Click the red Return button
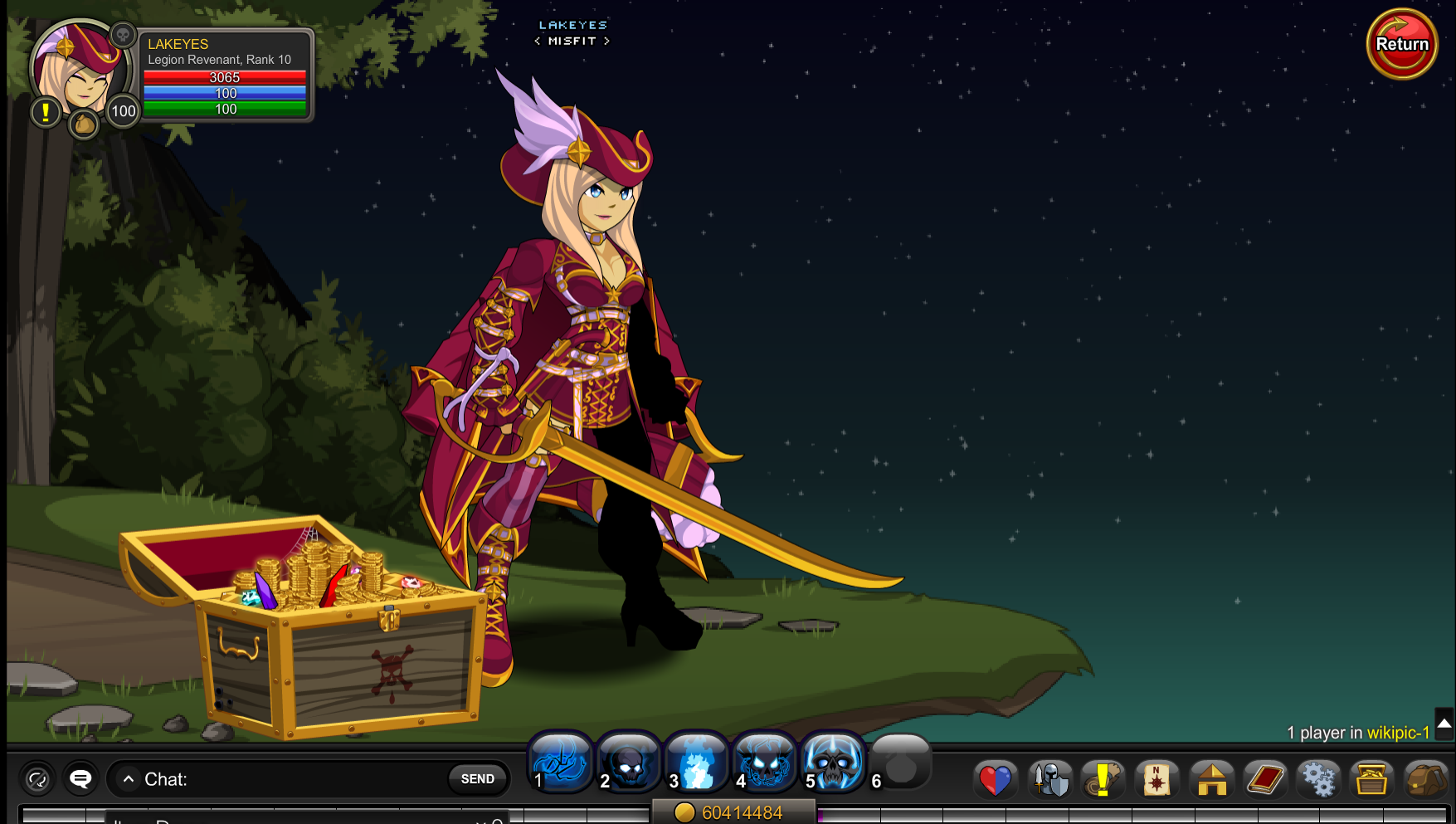This screenshot has width=1456, height=824. pos(1401,44)
